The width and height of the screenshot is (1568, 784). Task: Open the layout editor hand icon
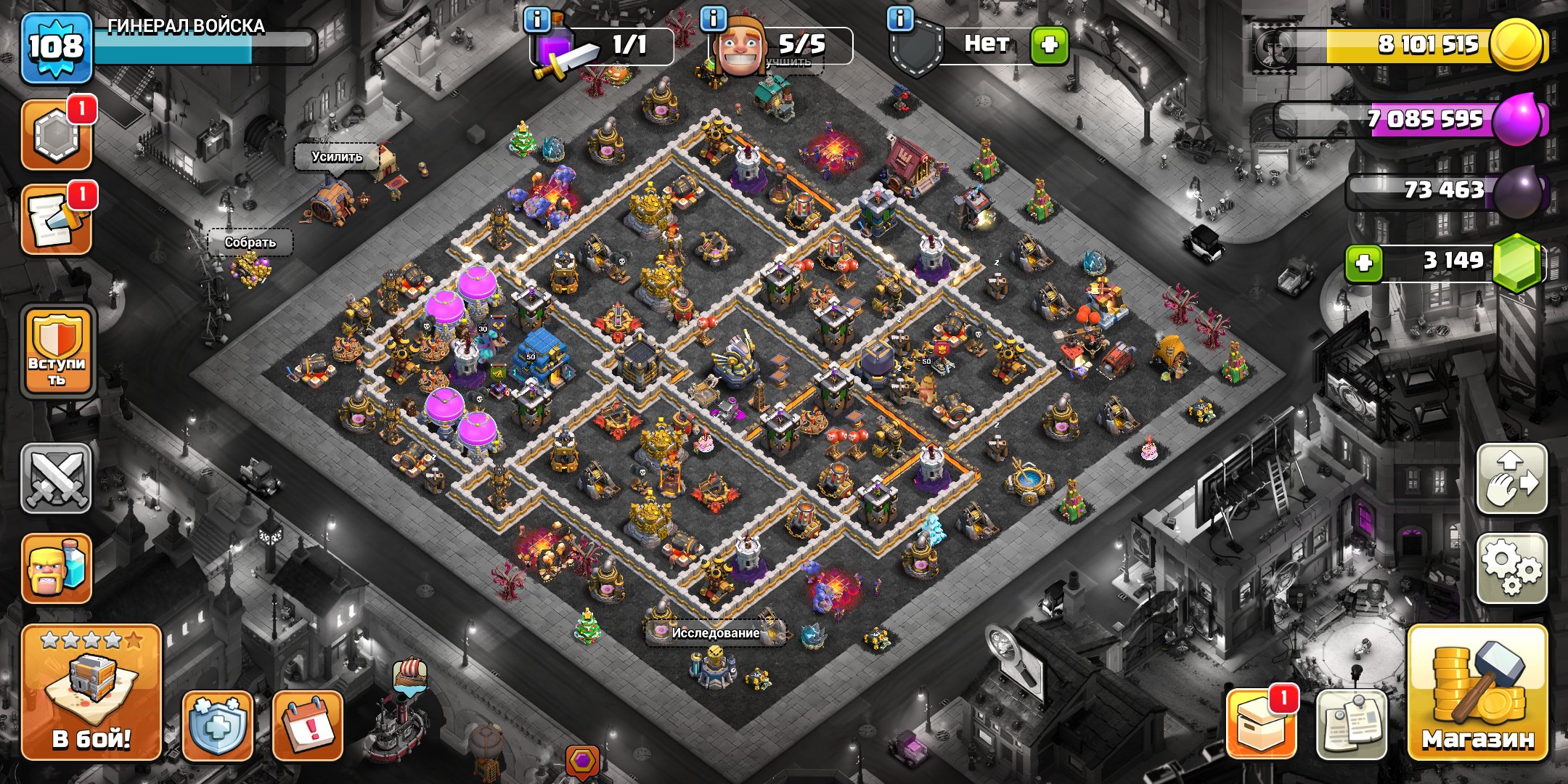coord(1511,479)
